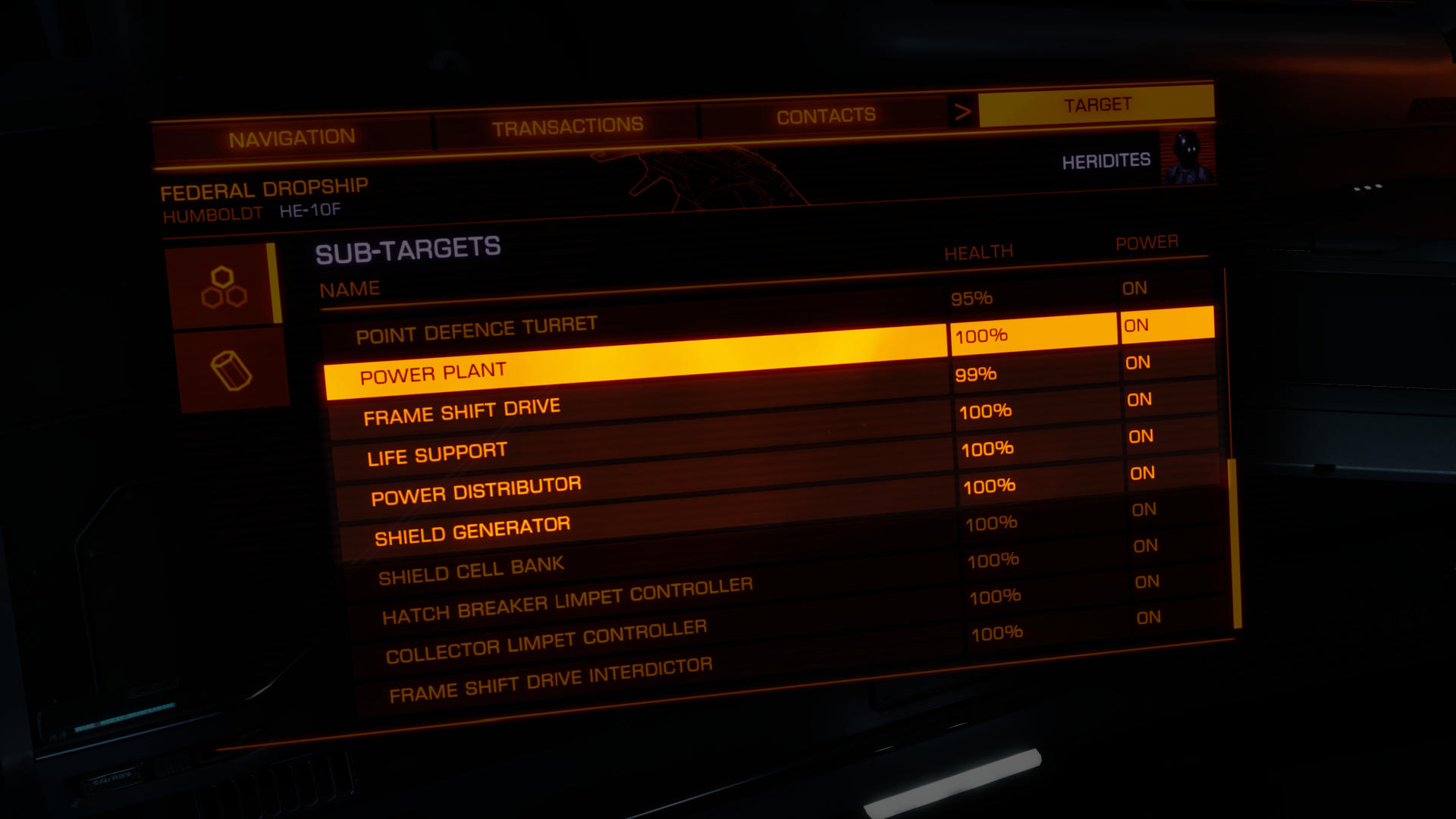Select the Power Plant row
The height and width of the screenshot is (819, 1456).
click(433, 373)
